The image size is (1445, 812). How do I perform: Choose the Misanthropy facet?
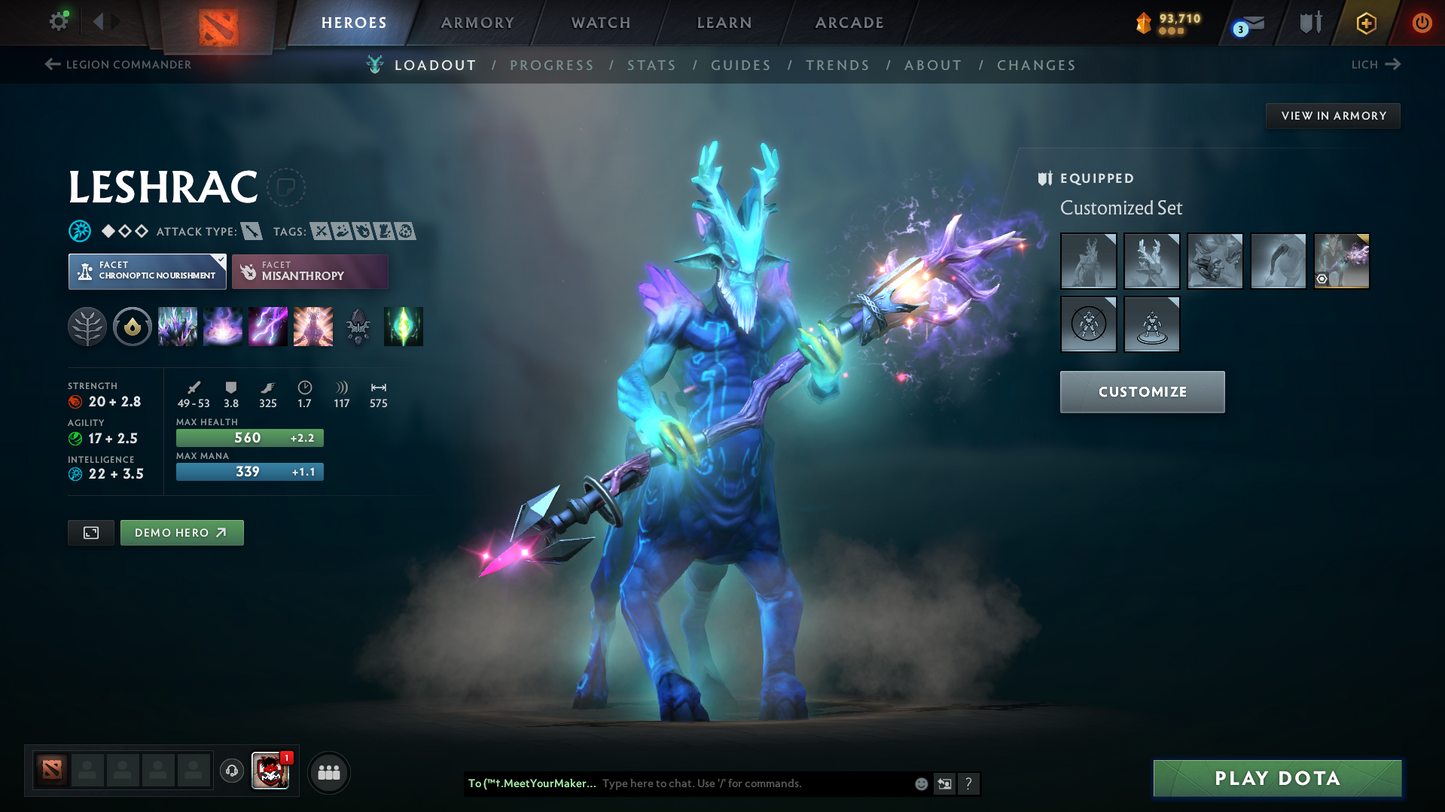[x=310, y=271]
